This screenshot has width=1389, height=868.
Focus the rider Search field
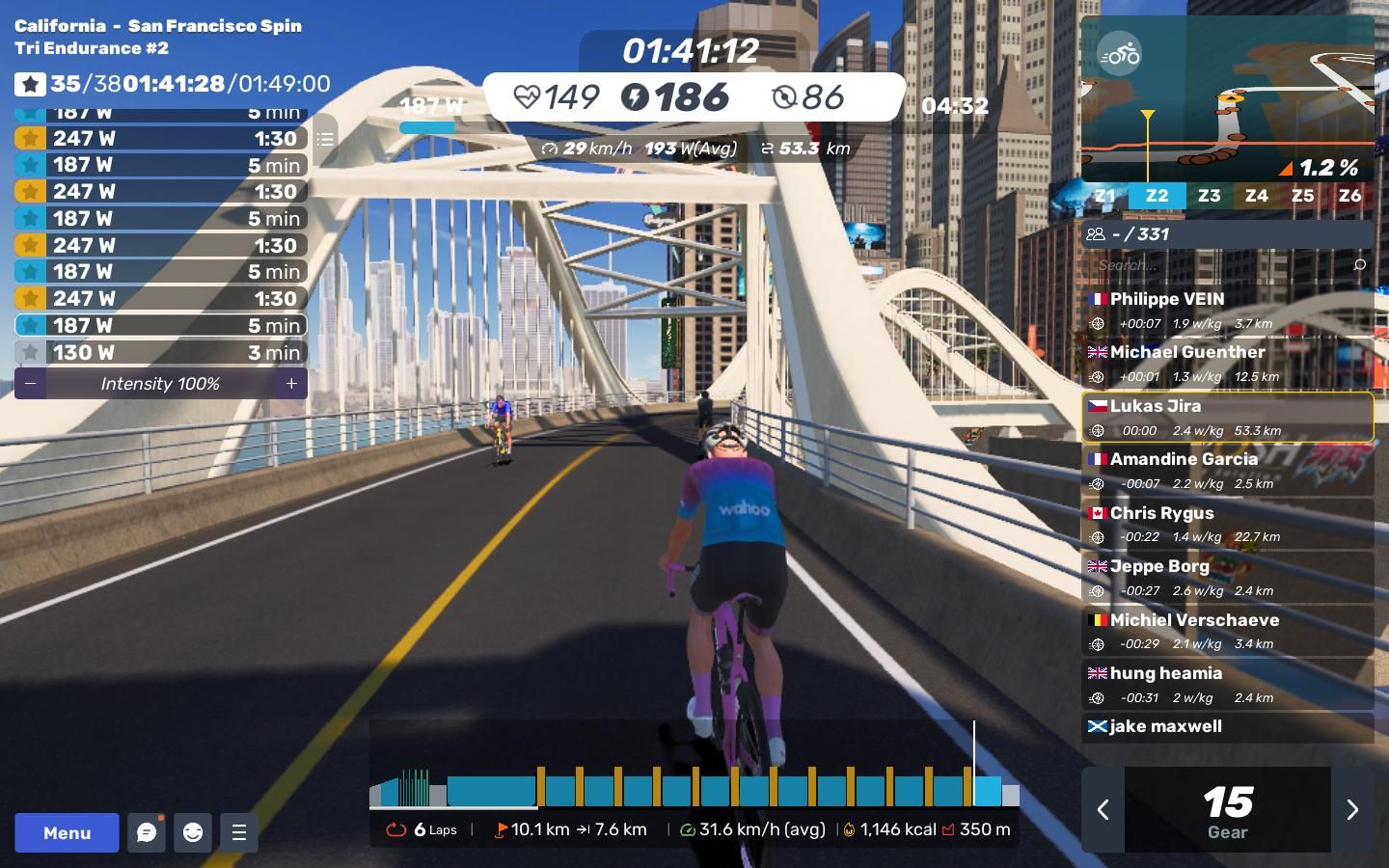coord(1220,264)
